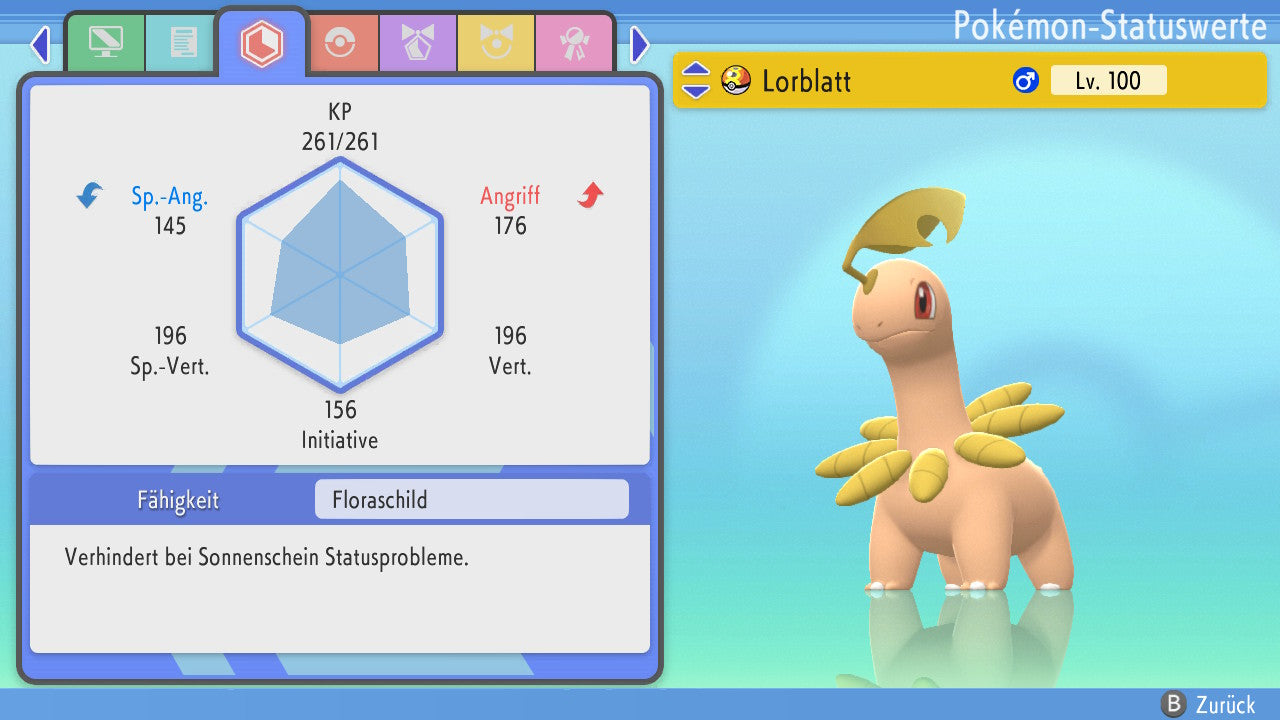Go back with the Zurück button
Viewport: 1280px width, 720px height.
click(x=1212, y=704)
